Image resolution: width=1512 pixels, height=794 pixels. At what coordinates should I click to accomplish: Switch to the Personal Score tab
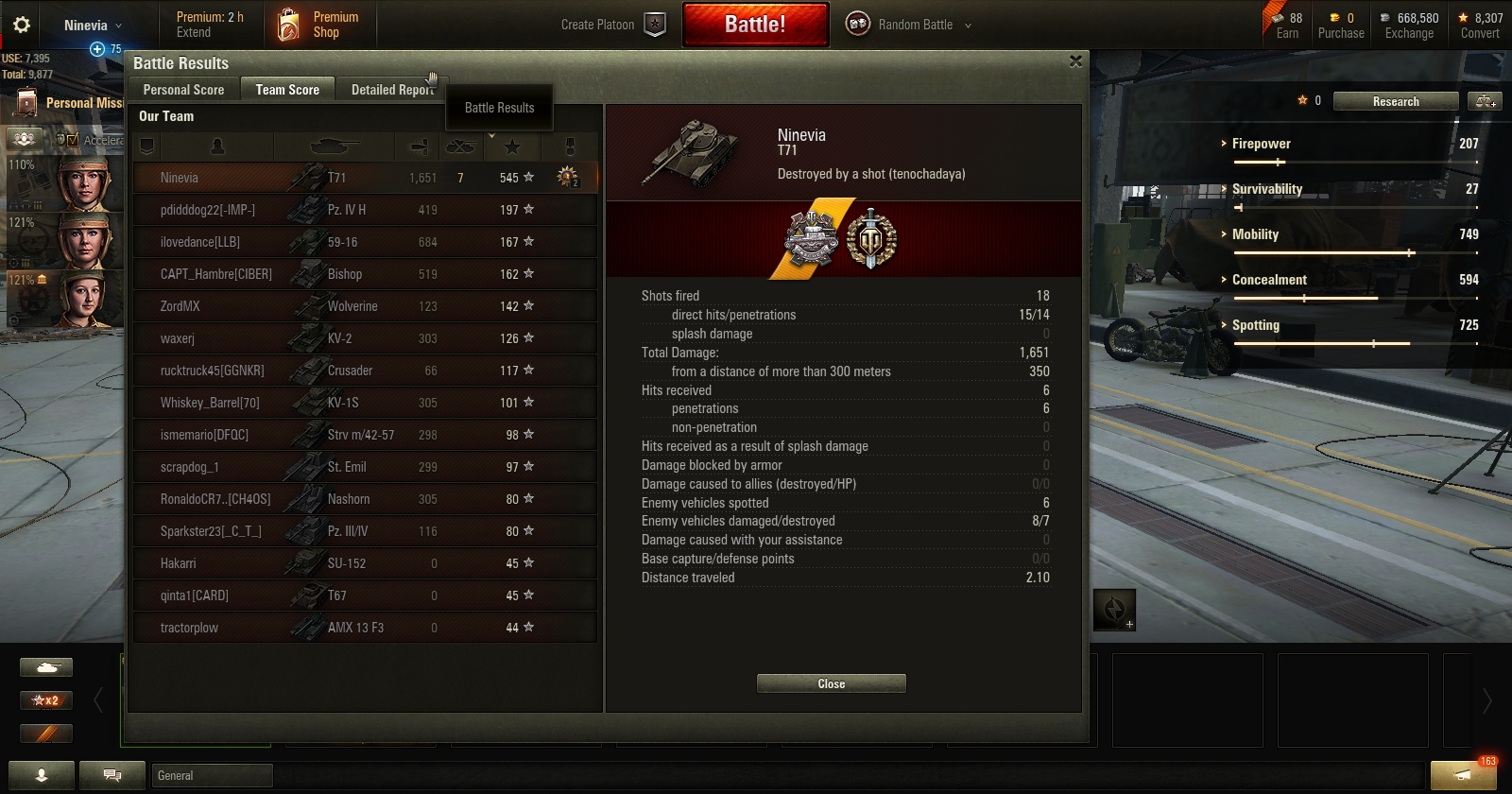183,90
